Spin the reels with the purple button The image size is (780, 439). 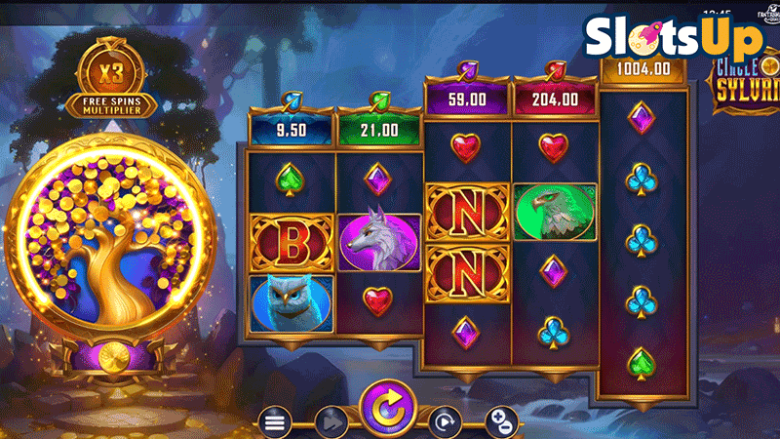click(x=387, y=410)
